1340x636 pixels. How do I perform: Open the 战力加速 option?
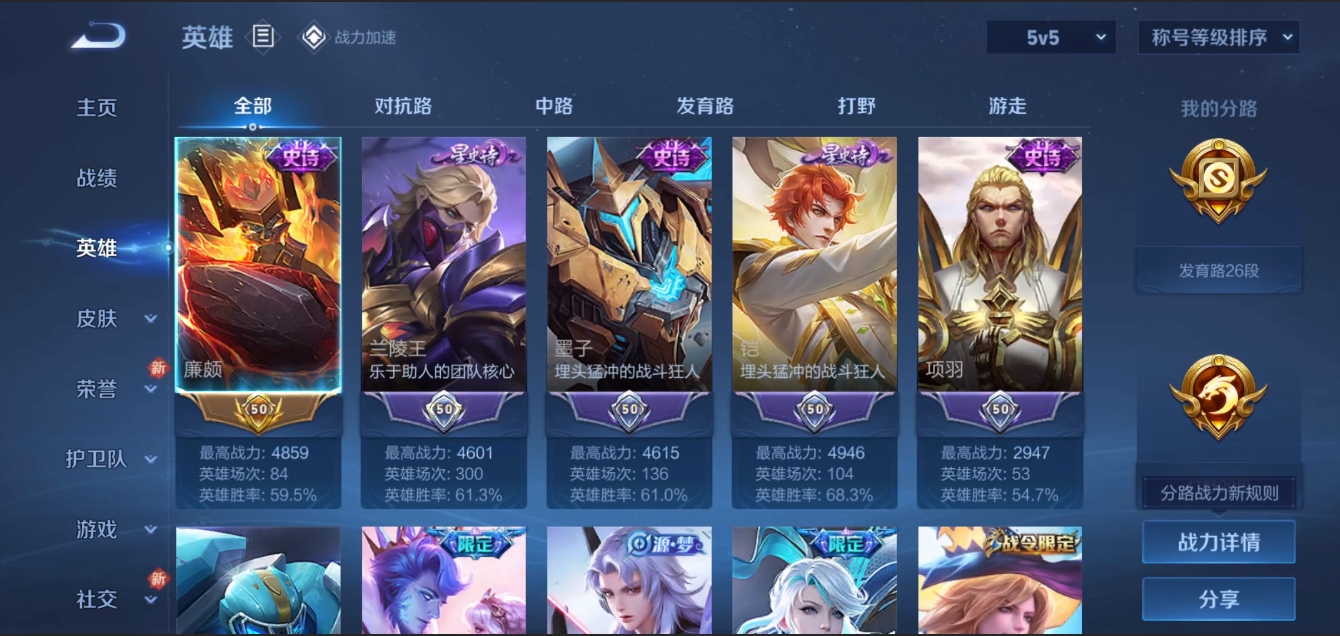pyautogui.click(x=350, y=38)
